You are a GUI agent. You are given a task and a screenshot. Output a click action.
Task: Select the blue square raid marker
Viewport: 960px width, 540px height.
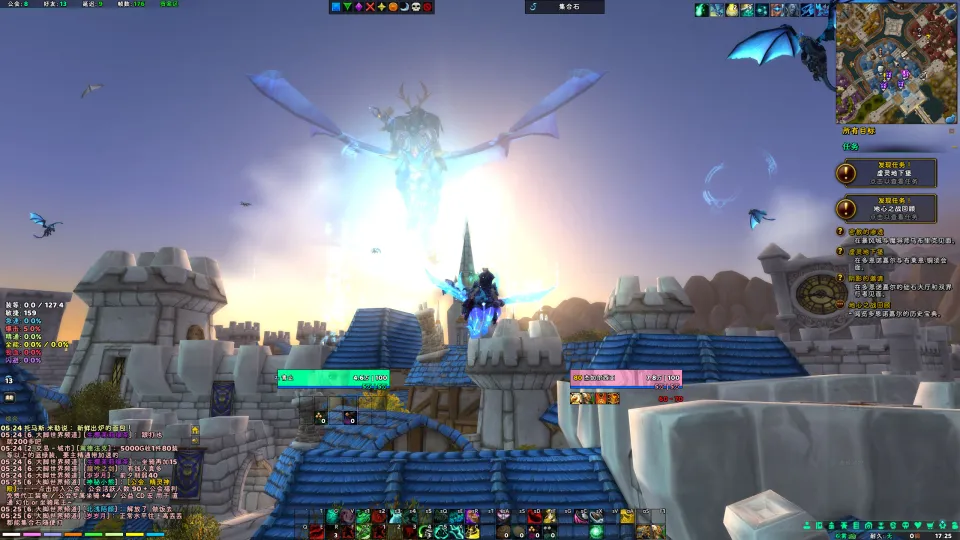pyautogui.click(x=337, y=7)
